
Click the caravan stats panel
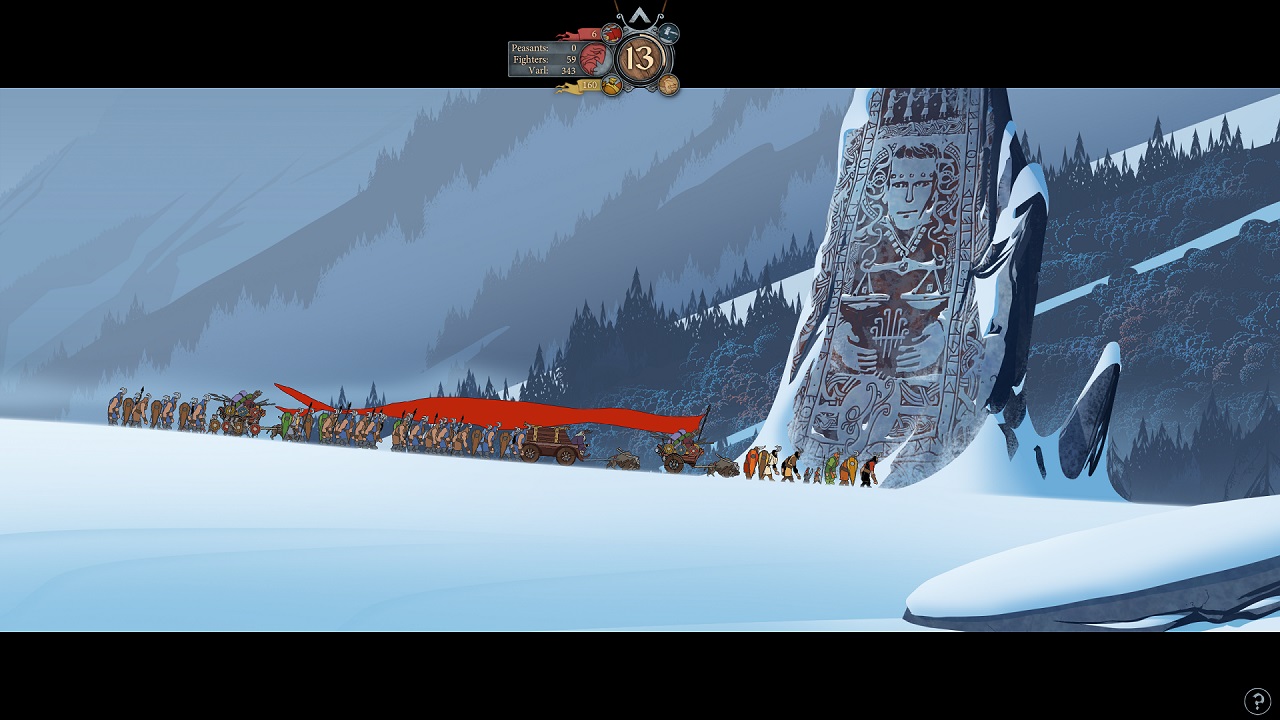547,59
